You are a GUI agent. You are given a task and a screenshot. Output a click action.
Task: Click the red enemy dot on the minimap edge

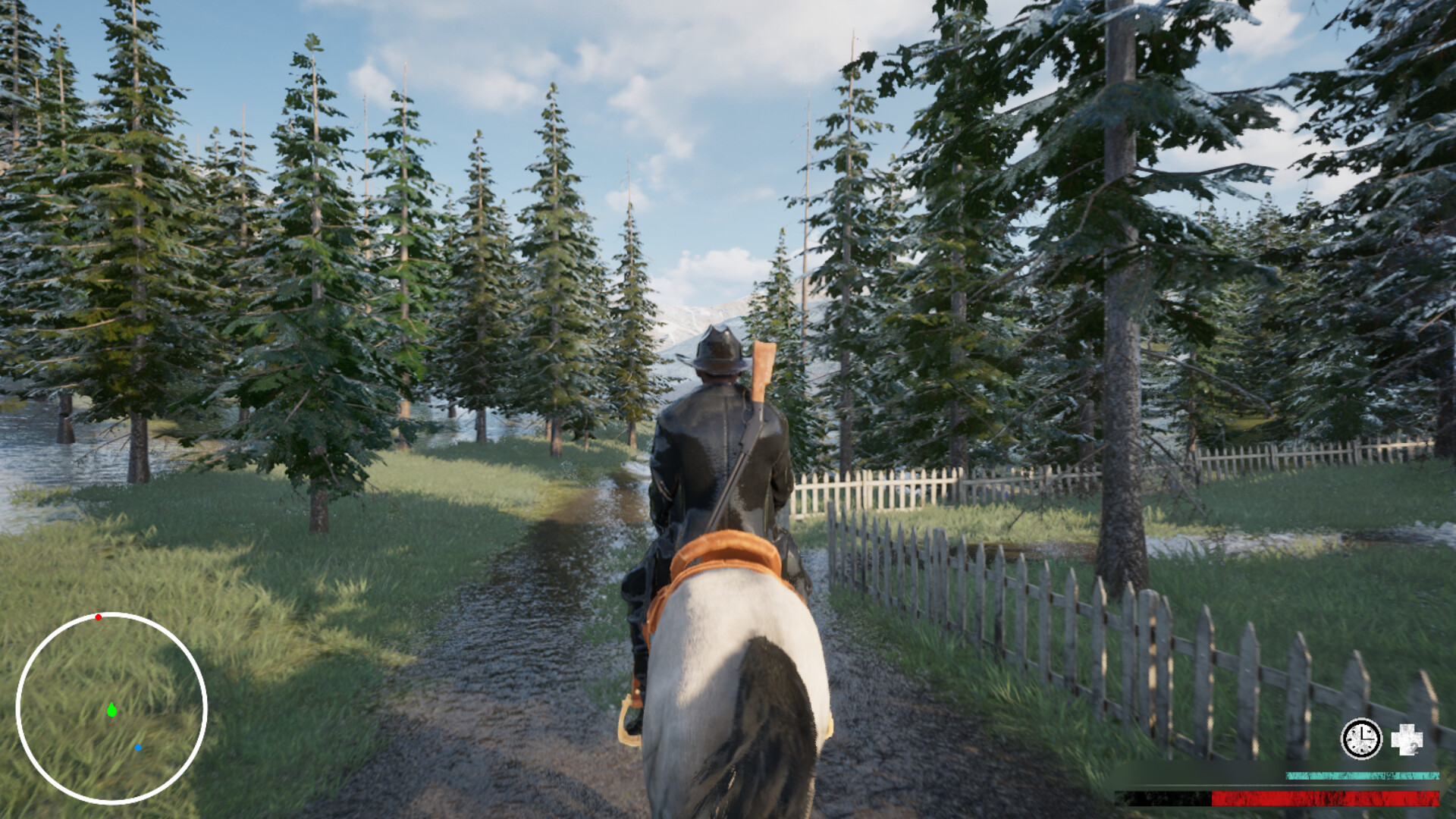[x=97, y=618]
